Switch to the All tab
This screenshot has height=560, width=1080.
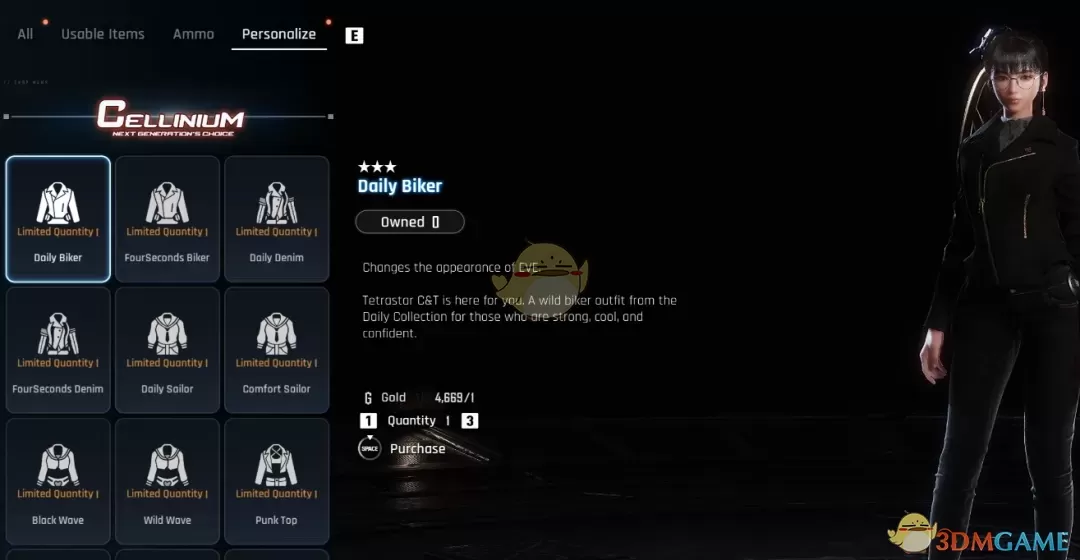click(x=25, y=34)
